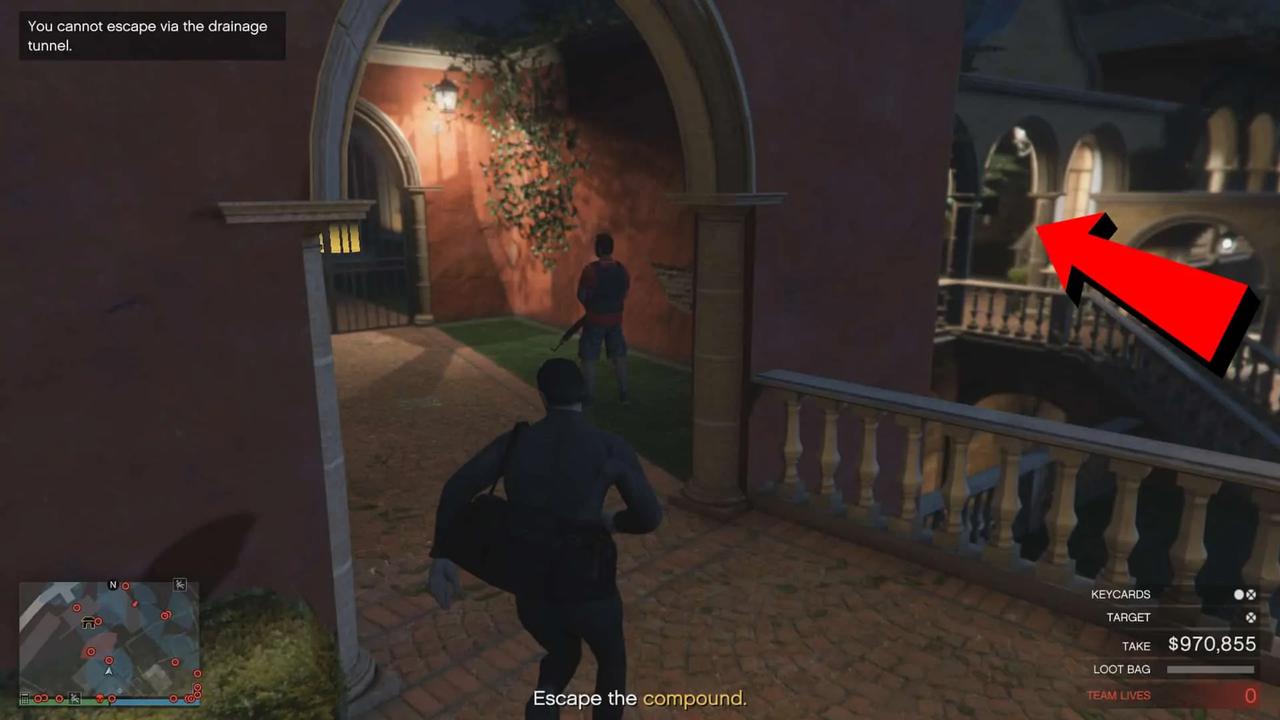The height and width of the screenshot is (720, 1280).
Task: Click the filled keycard circle beside KEYCARDS
Action: click(1239, 594)
